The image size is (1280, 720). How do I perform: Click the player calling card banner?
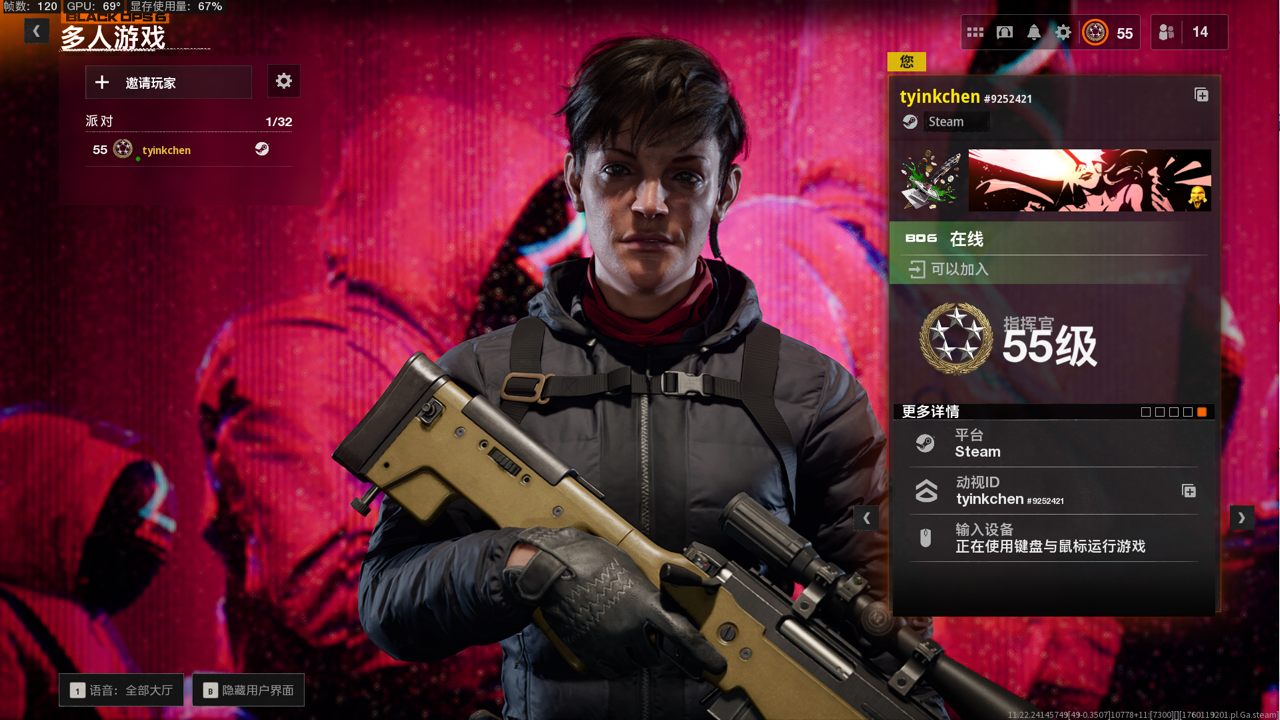pyautogui.click(x=1089, y=180)
